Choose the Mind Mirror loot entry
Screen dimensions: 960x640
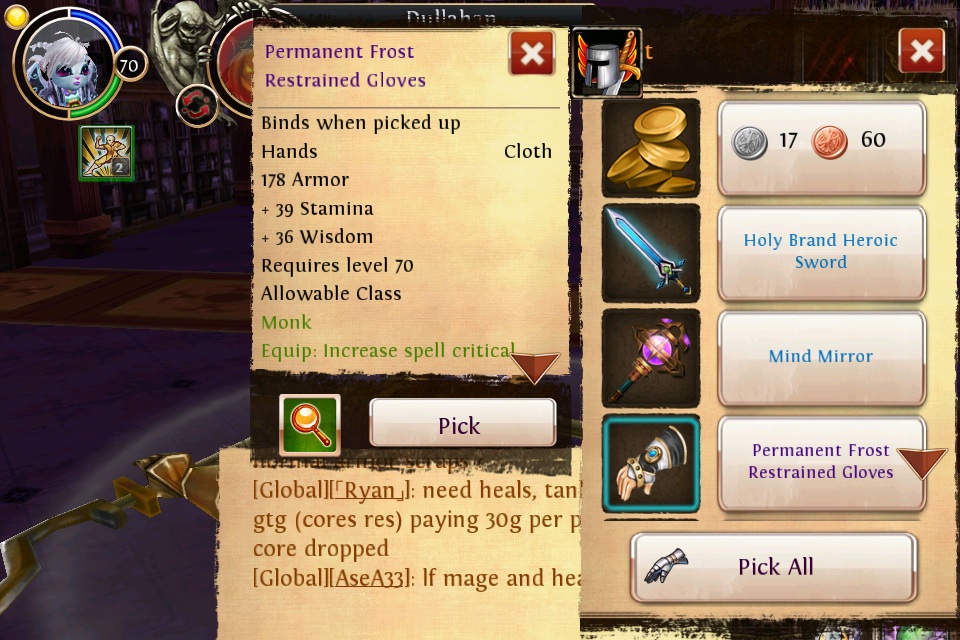pyautogui.click(x=821, y=357)
